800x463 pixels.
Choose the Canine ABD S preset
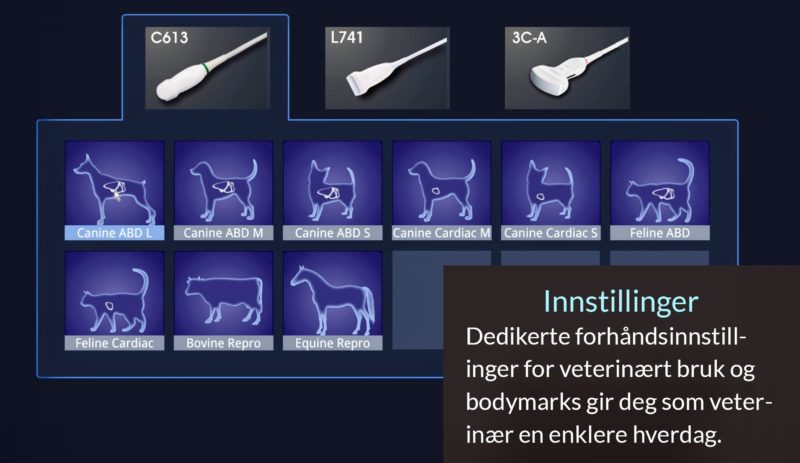coord(332,190)
